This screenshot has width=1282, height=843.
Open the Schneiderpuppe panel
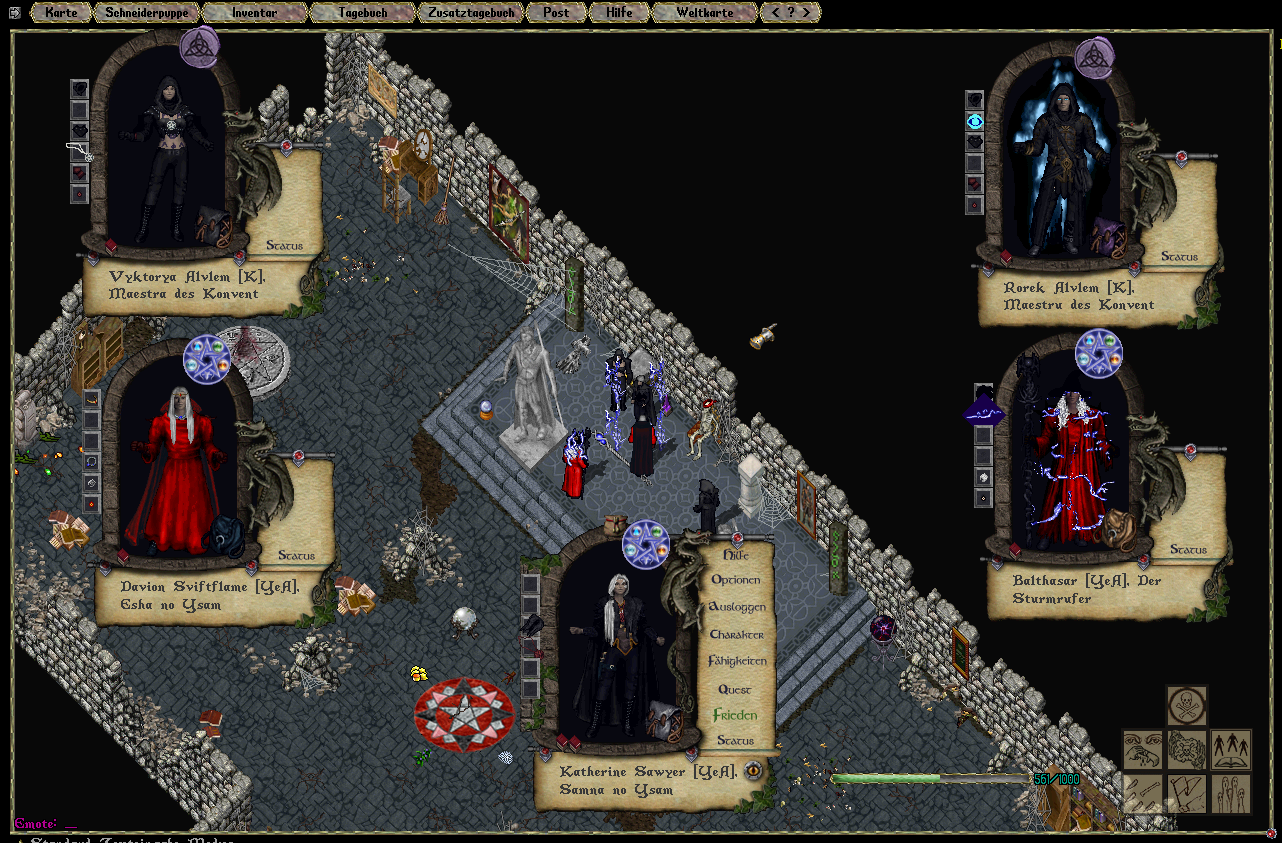coord(147,13)
